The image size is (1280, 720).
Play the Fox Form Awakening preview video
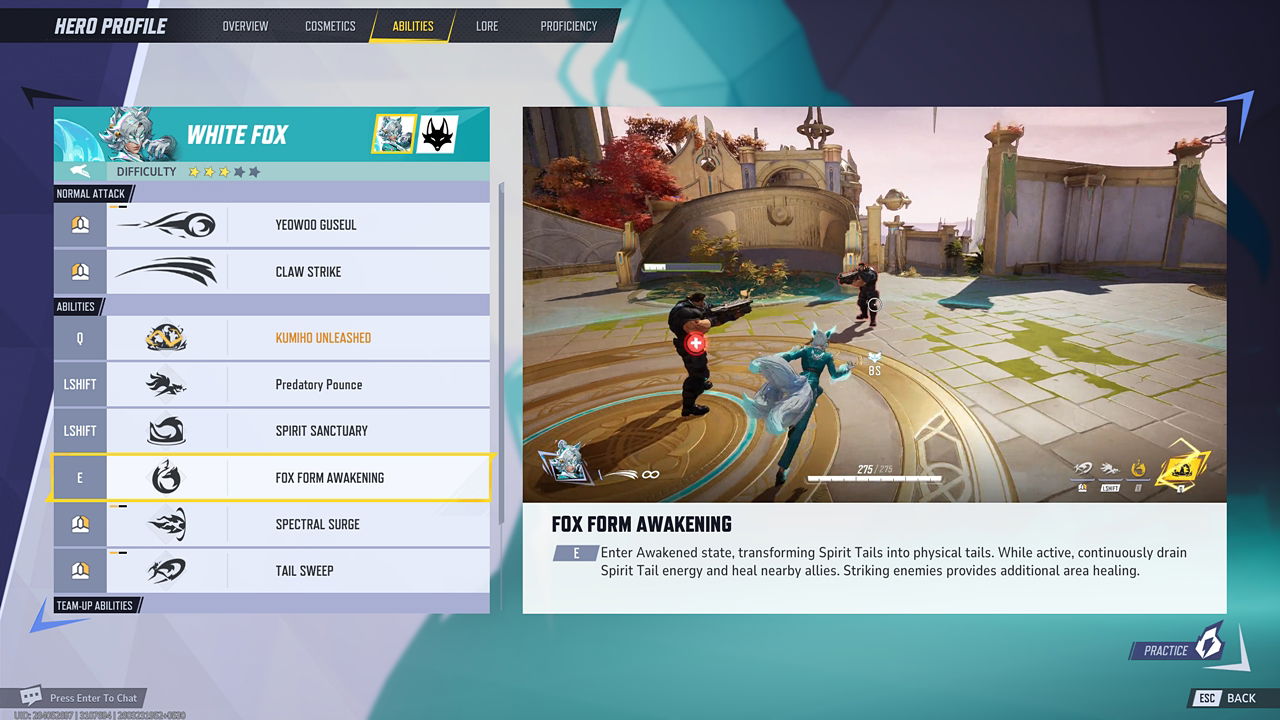click(874, 304)
